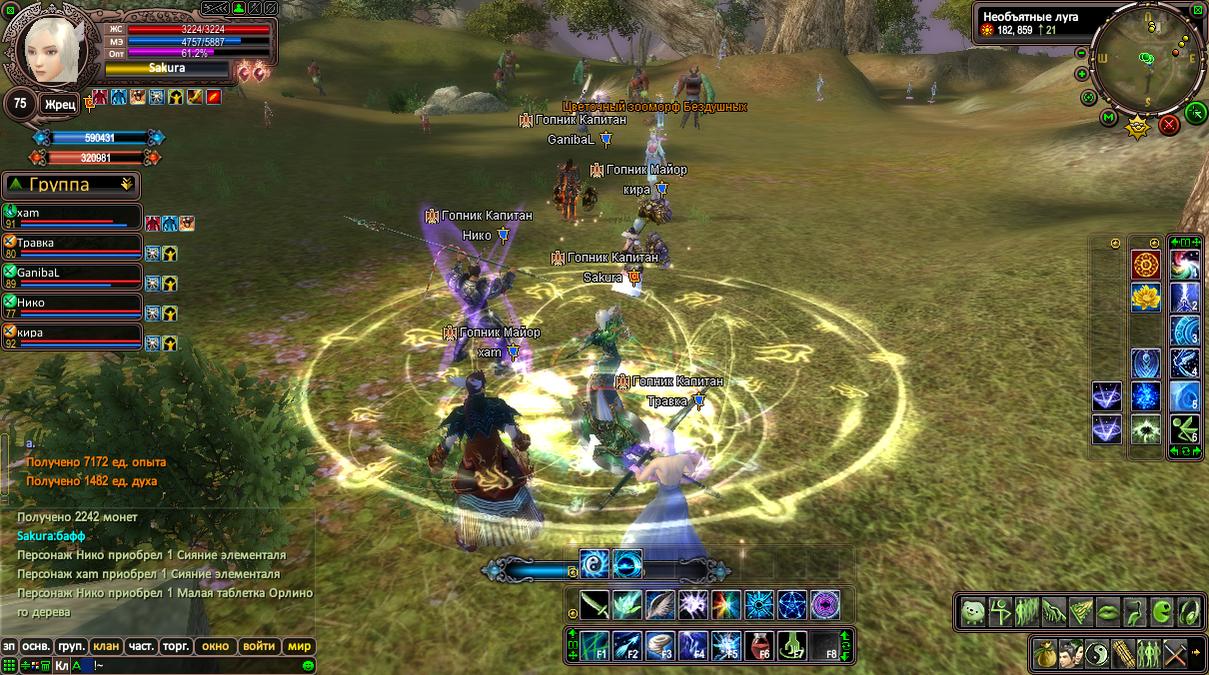Activate the feather wing skill icon
Screen dimensions: 1209x675
point(661,605)
